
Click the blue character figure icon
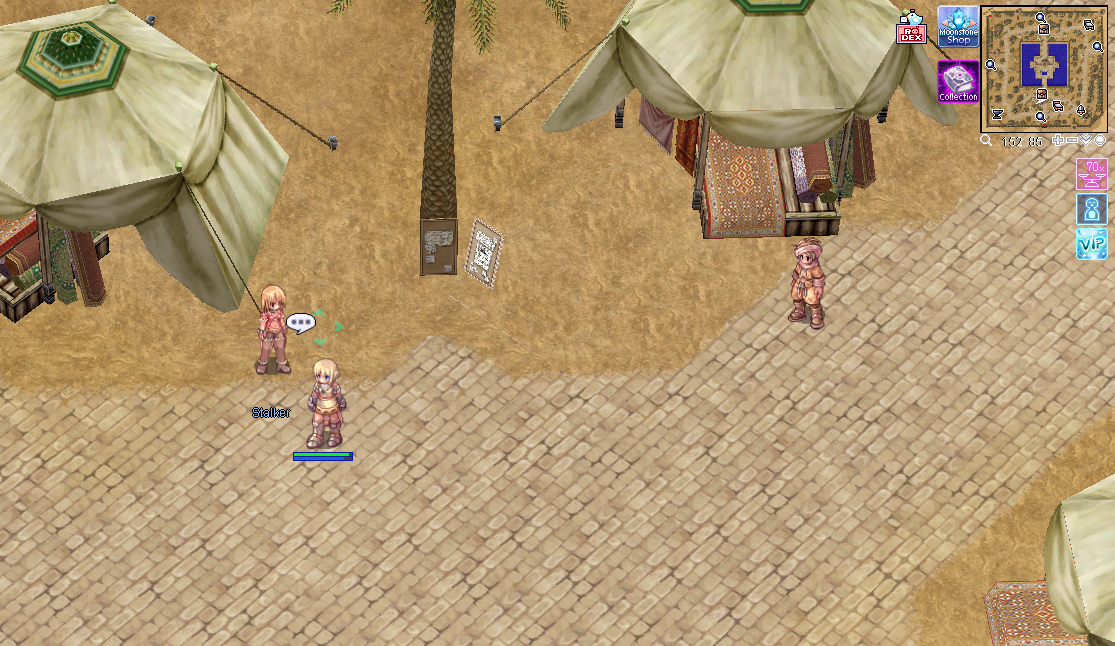1091,209
